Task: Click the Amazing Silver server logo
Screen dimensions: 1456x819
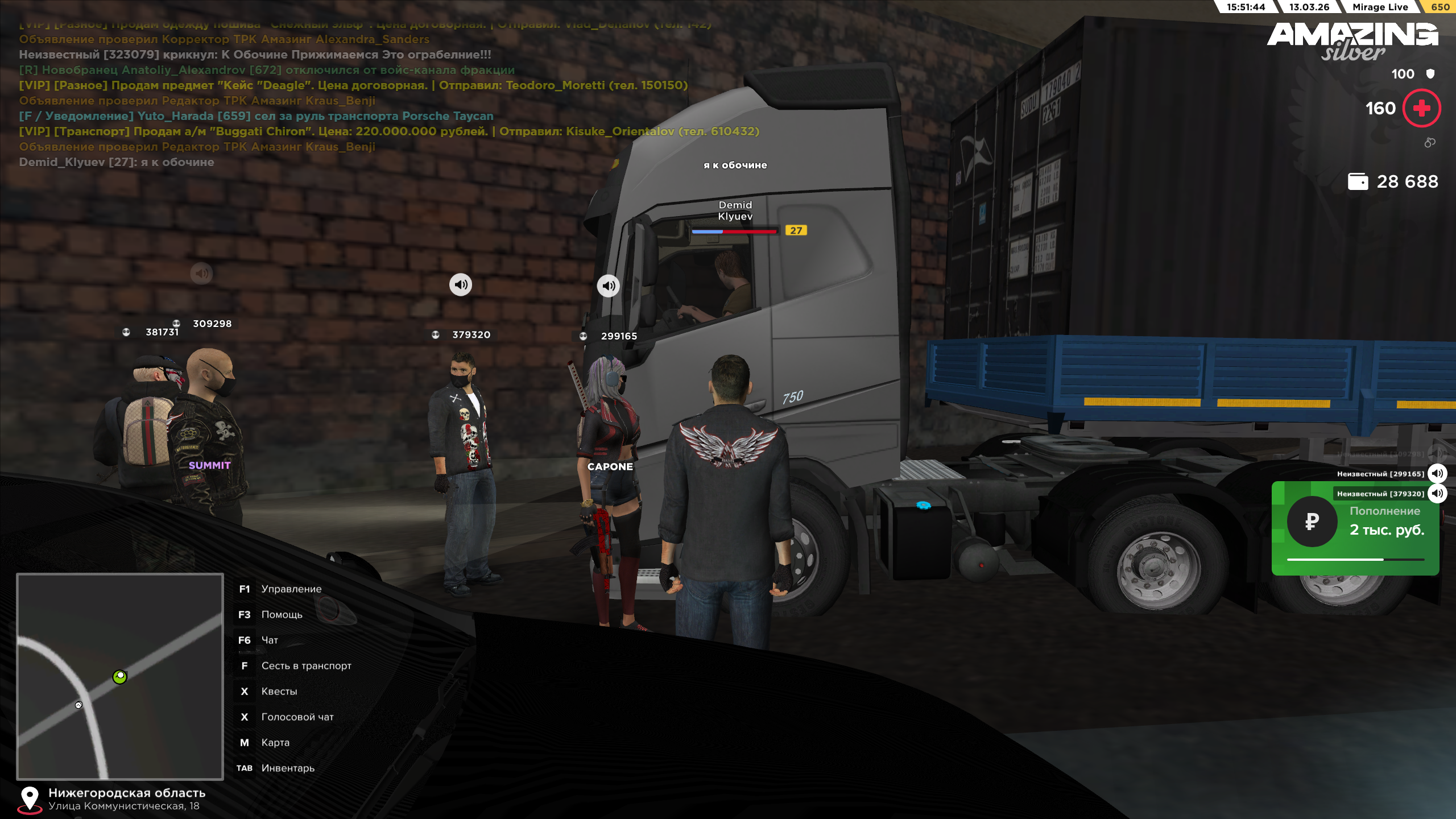Action: (1352, 41)
